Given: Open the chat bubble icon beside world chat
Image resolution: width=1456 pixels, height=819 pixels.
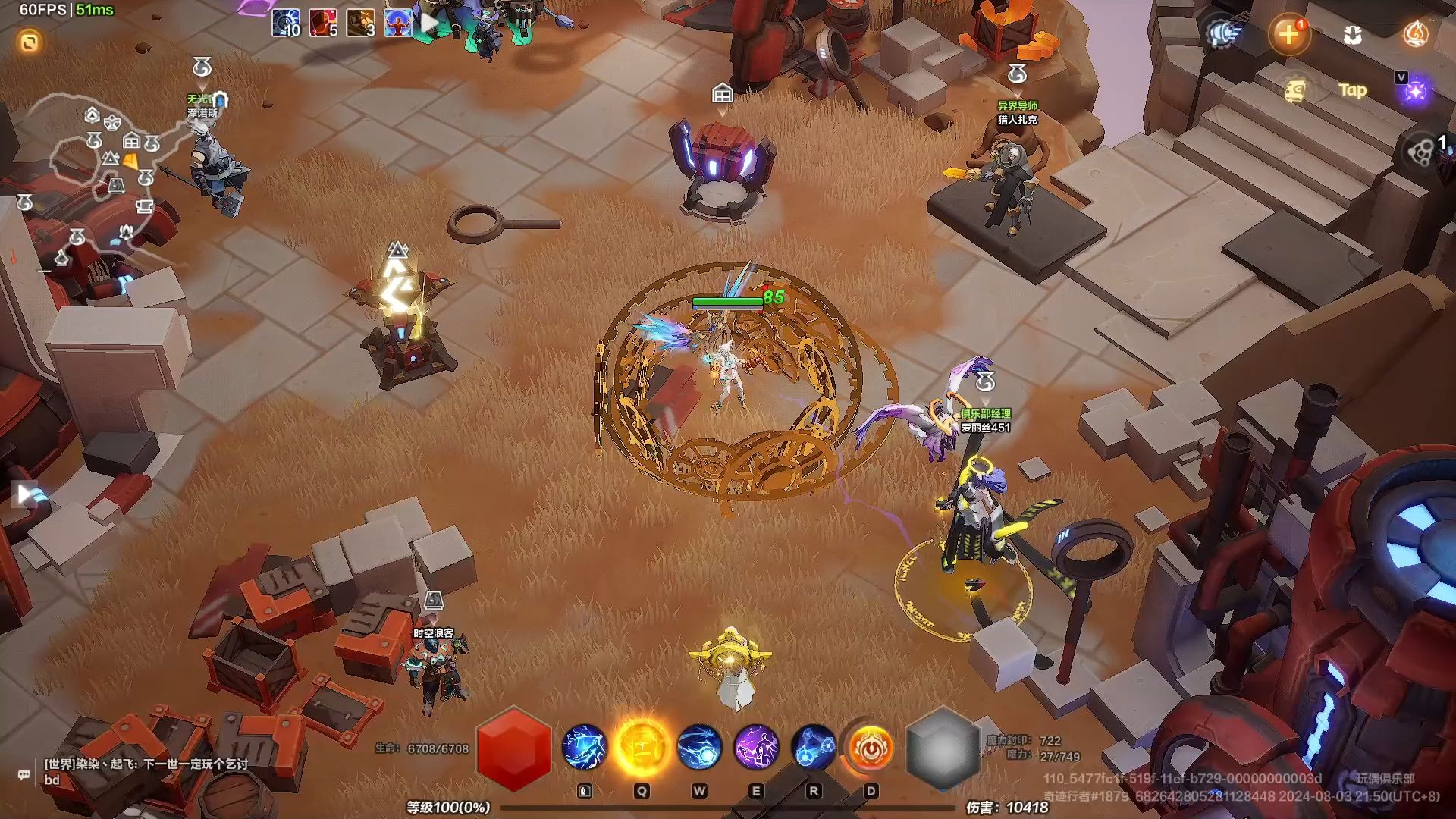Looking at the screenshot, I should (24, 774).
